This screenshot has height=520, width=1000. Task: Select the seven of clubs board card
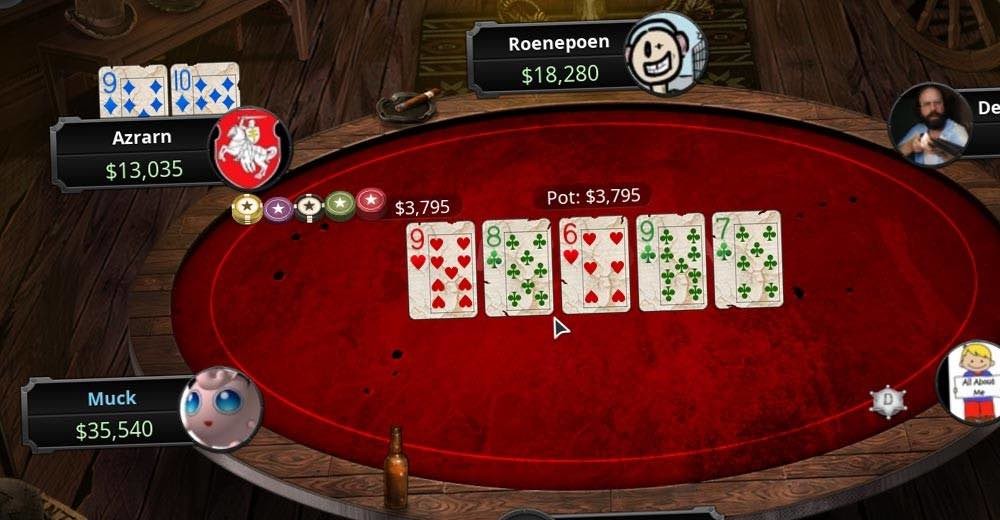pos(747,259)
